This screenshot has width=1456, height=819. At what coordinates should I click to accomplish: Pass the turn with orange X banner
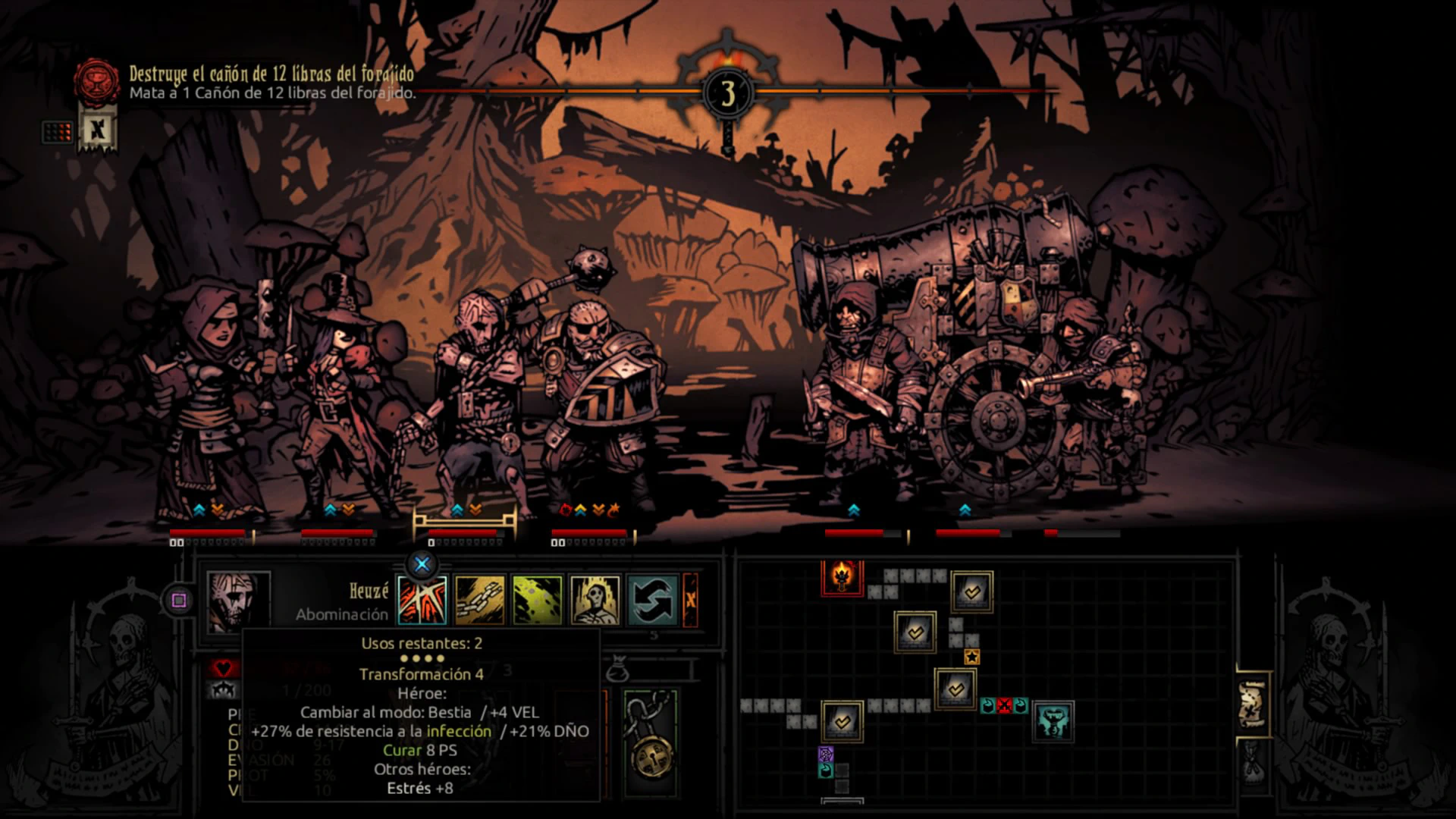click(x=690, y=600)
